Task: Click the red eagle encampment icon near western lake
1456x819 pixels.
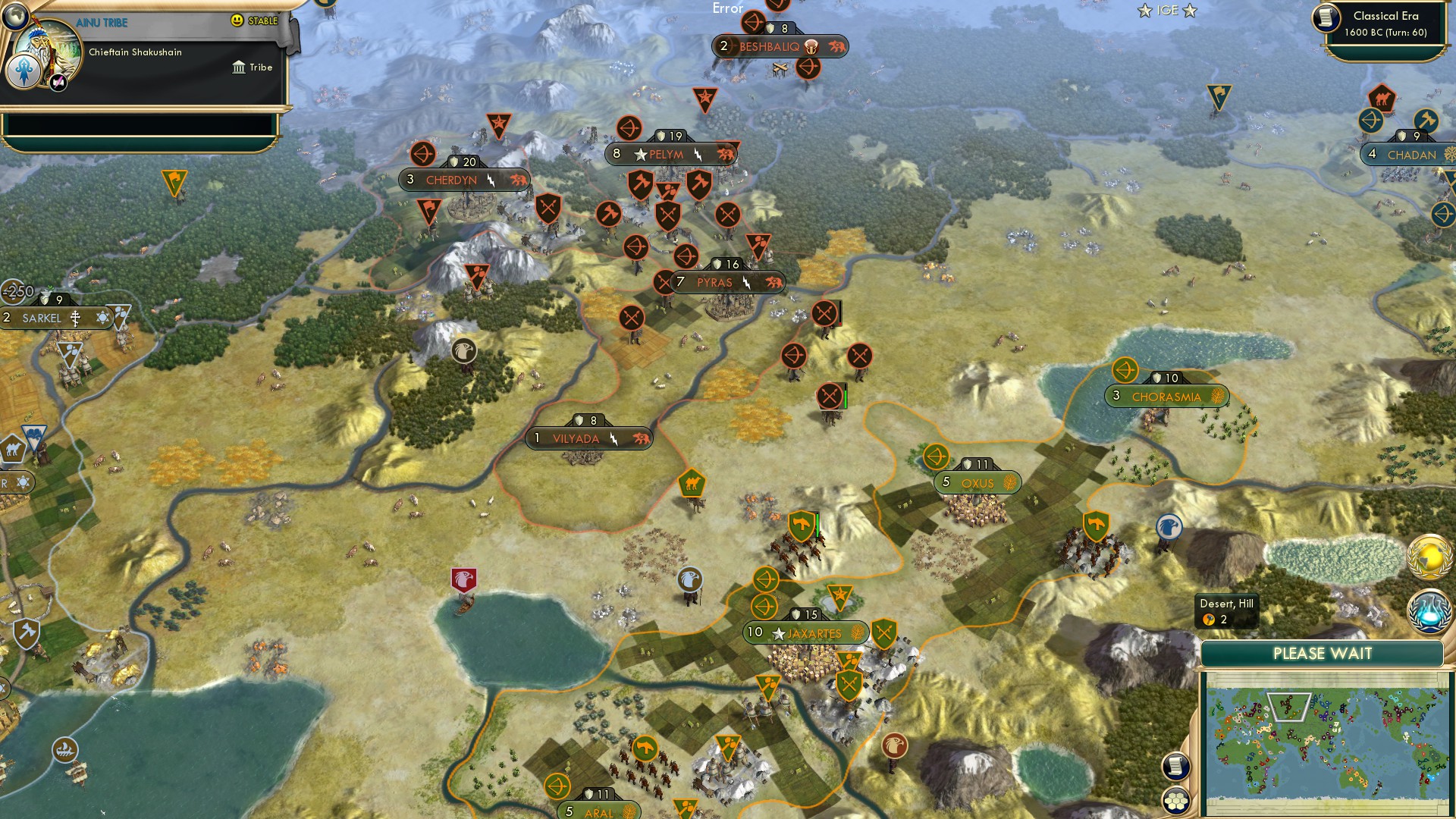Action: [466, 579]
